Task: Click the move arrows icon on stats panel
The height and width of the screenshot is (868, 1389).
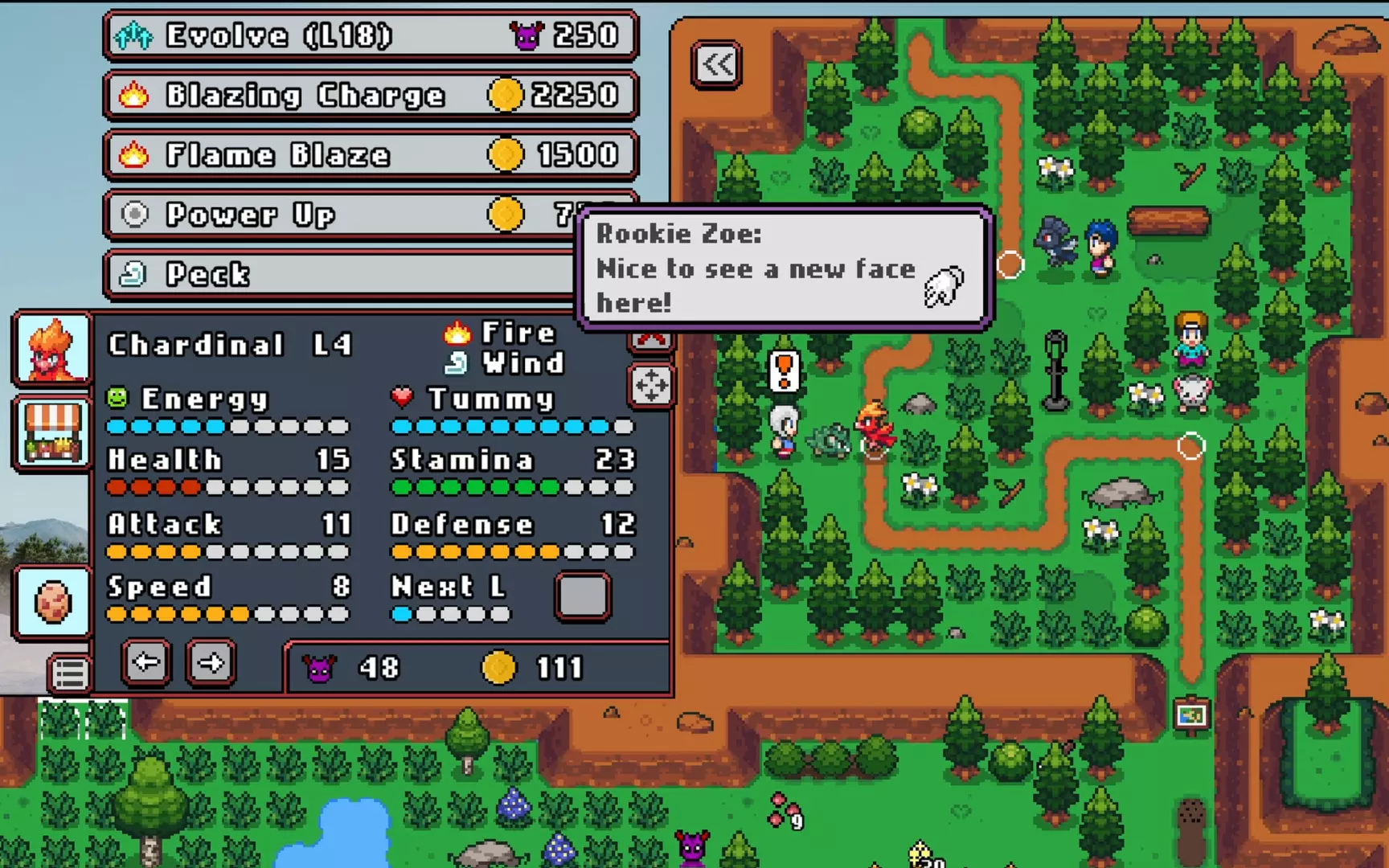Action: tap(651, 386)
